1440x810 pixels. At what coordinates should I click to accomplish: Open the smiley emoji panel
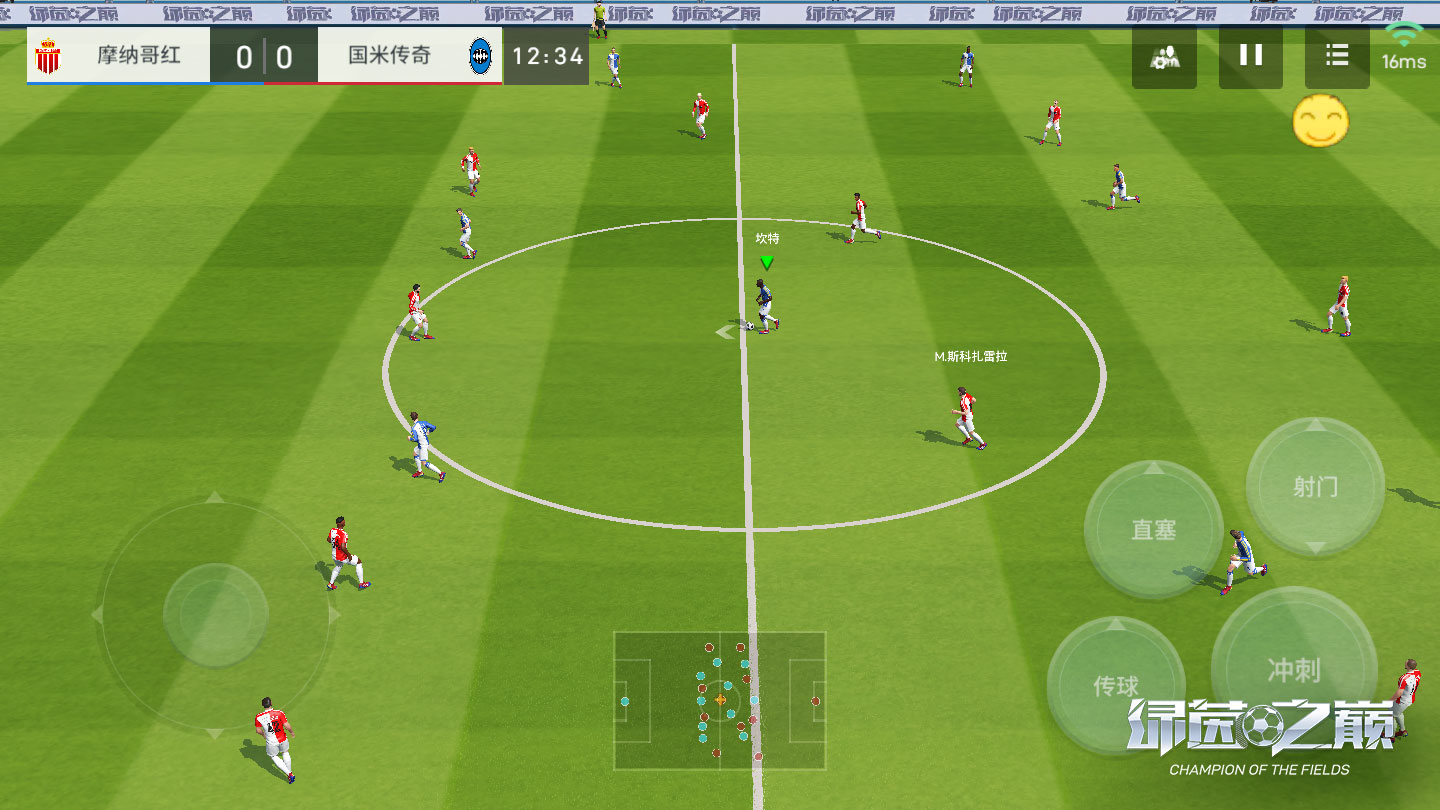click(1320, 122)
